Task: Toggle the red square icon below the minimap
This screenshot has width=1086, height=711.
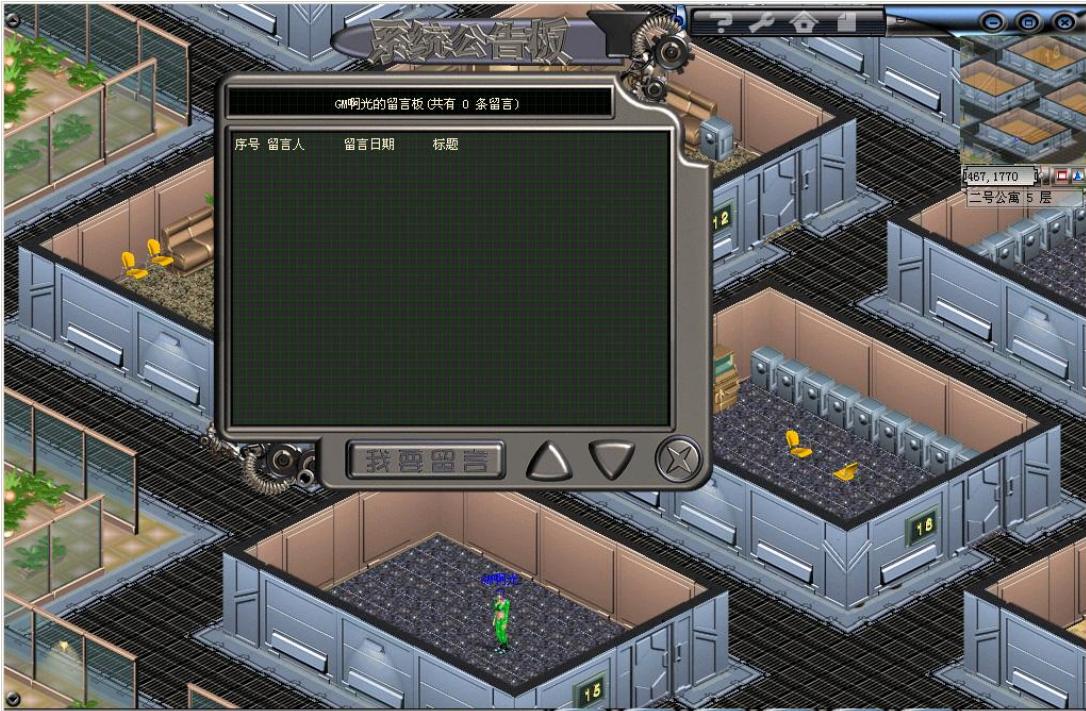Action: (1062, 177)
